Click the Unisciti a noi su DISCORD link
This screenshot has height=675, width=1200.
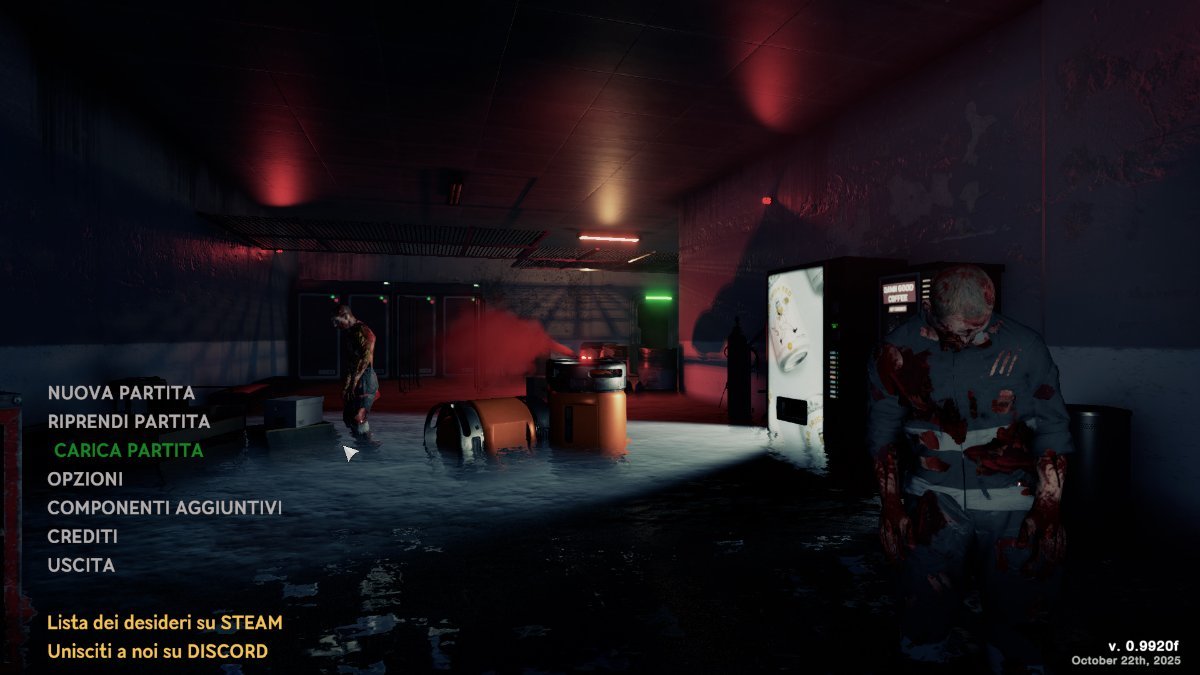click(x=157, y=652)
